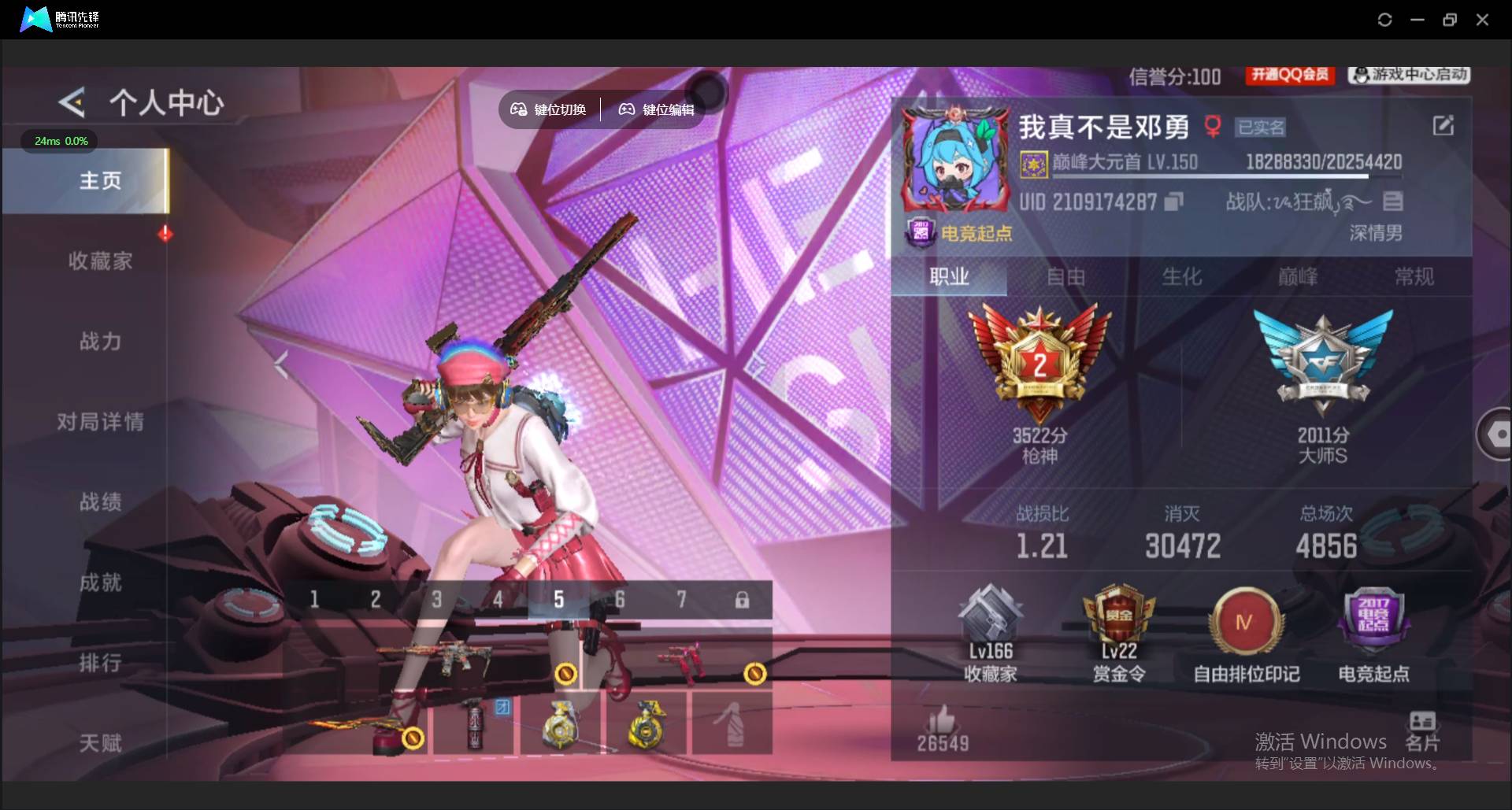
Task: Click the 开通QQ会员 button
Action: coord(1289,75)
